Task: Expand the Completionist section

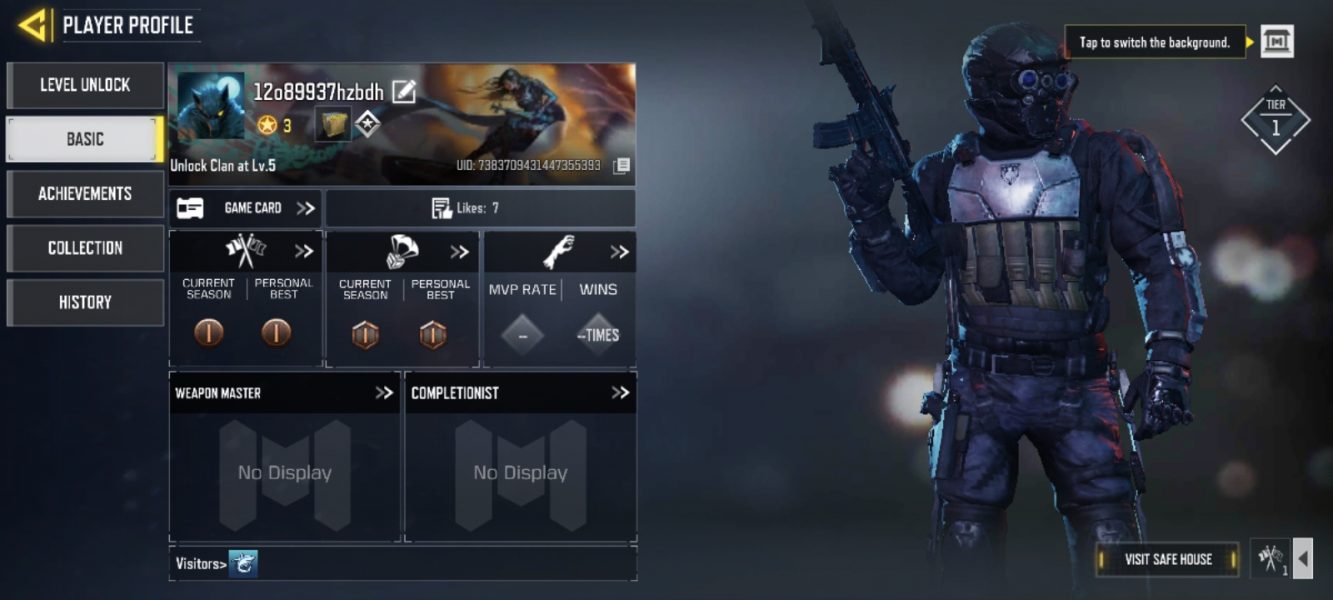Action: 620,393
